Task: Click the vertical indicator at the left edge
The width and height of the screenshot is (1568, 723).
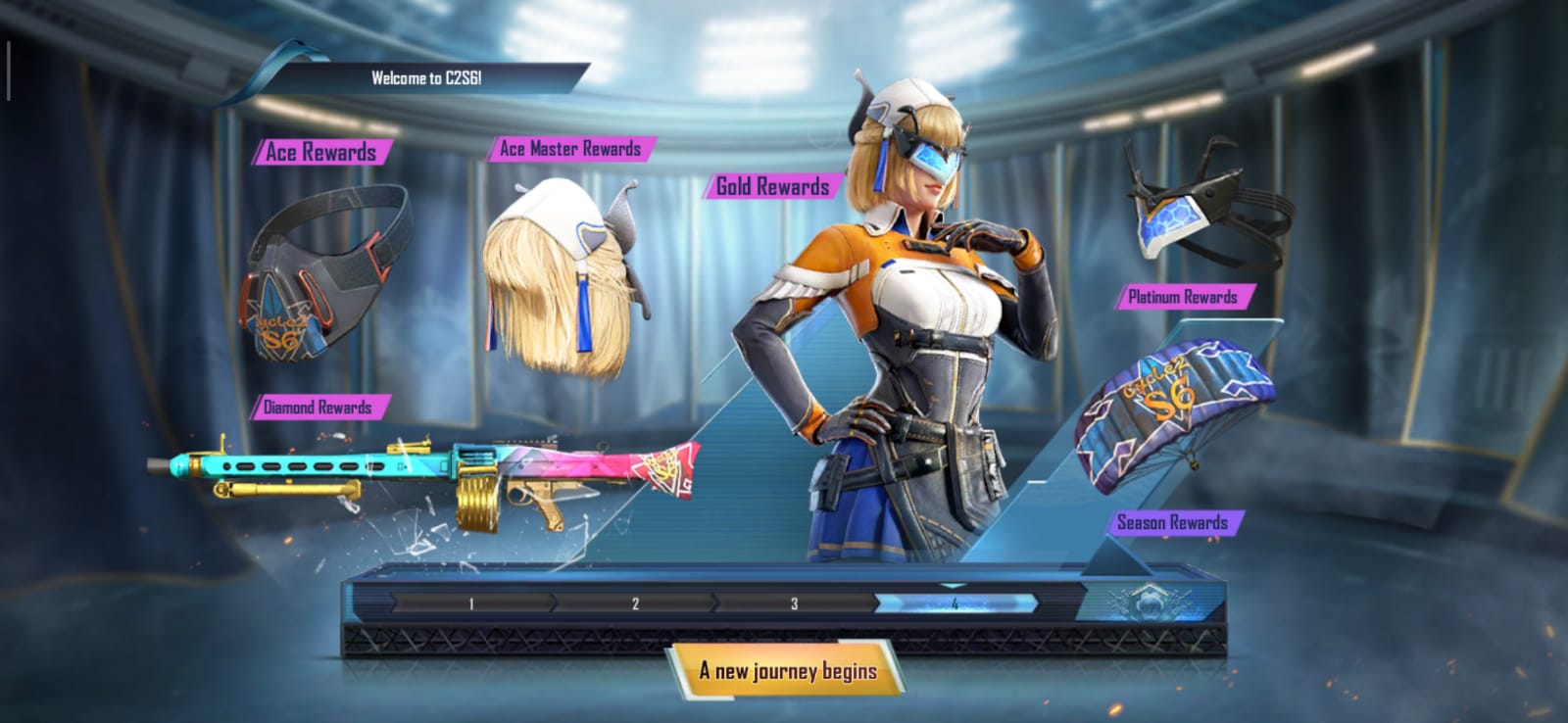Action: pos(10,71)
